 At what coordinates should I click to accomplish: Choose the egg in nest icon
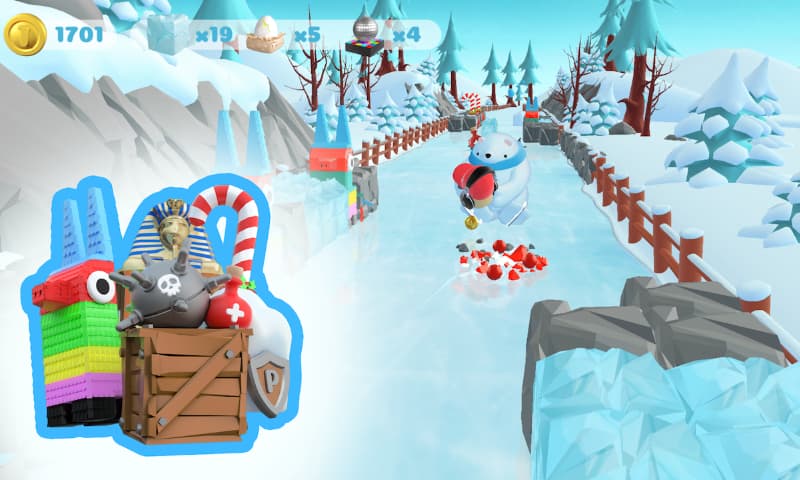[x=266, y=35]
